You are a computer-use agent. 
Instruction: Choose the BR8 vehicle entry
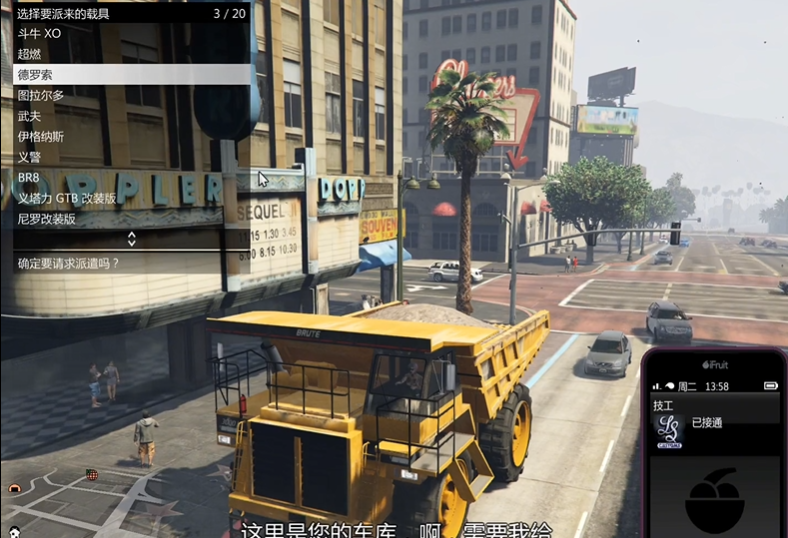coord(29,177)
